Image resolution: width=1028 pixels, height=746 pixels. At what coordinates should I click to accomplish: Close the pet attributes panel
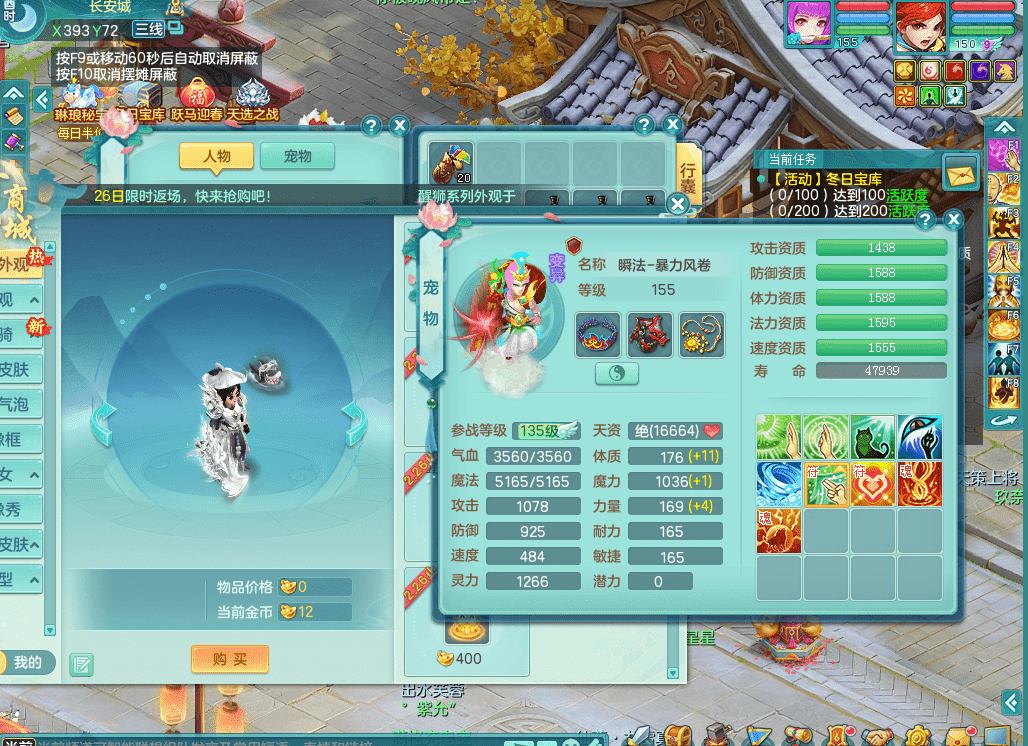954,220
